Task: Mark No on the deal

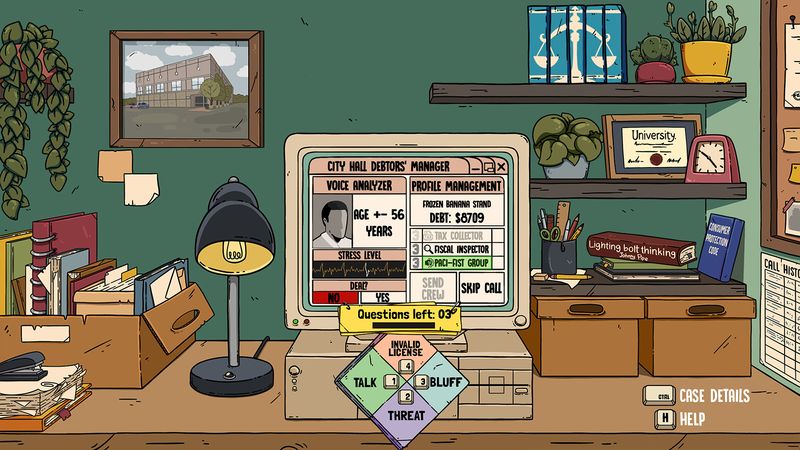Action: (x=334, y=297)
